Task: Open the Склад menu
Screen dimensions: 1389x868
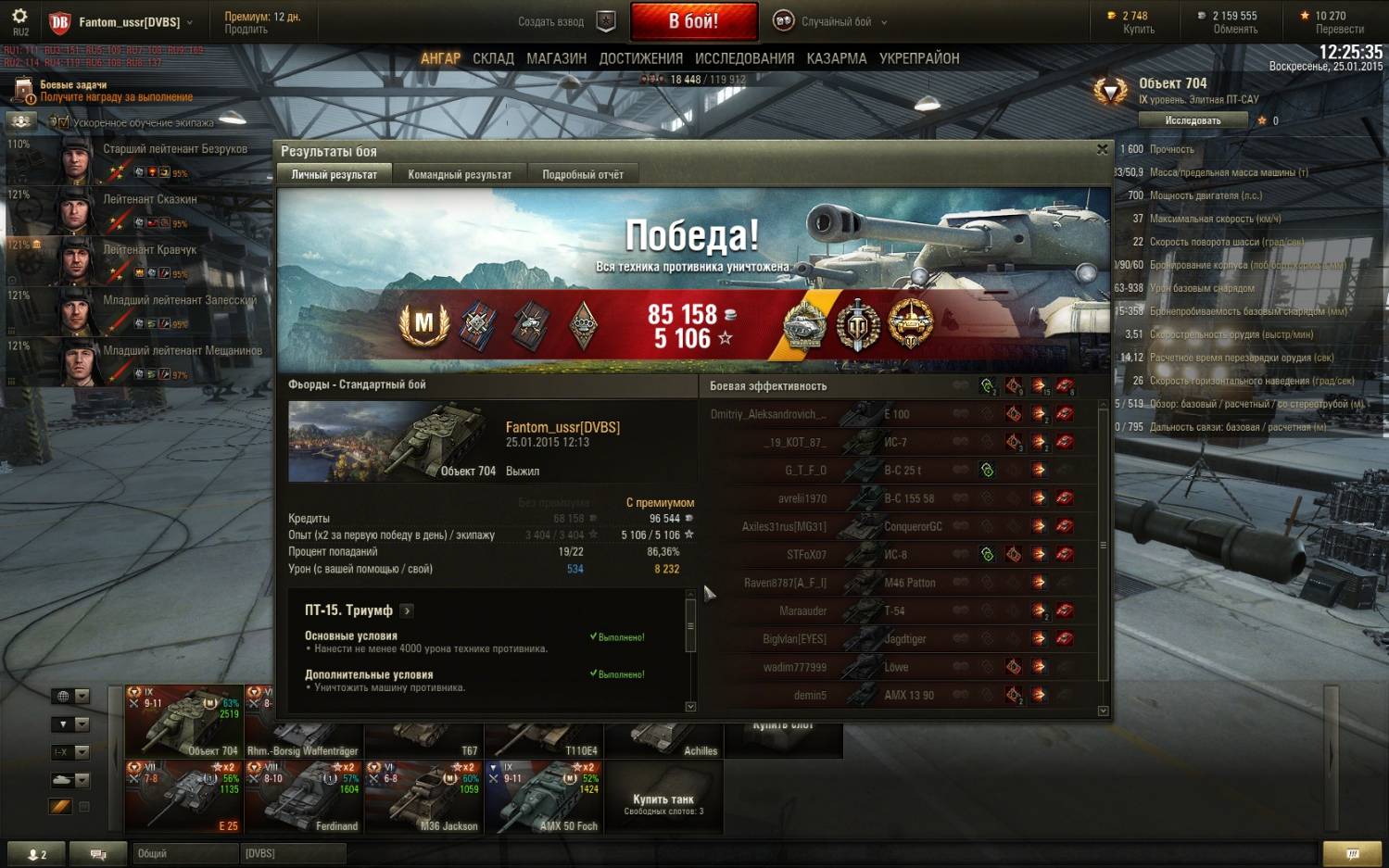Action: click(x=493, y=58)
